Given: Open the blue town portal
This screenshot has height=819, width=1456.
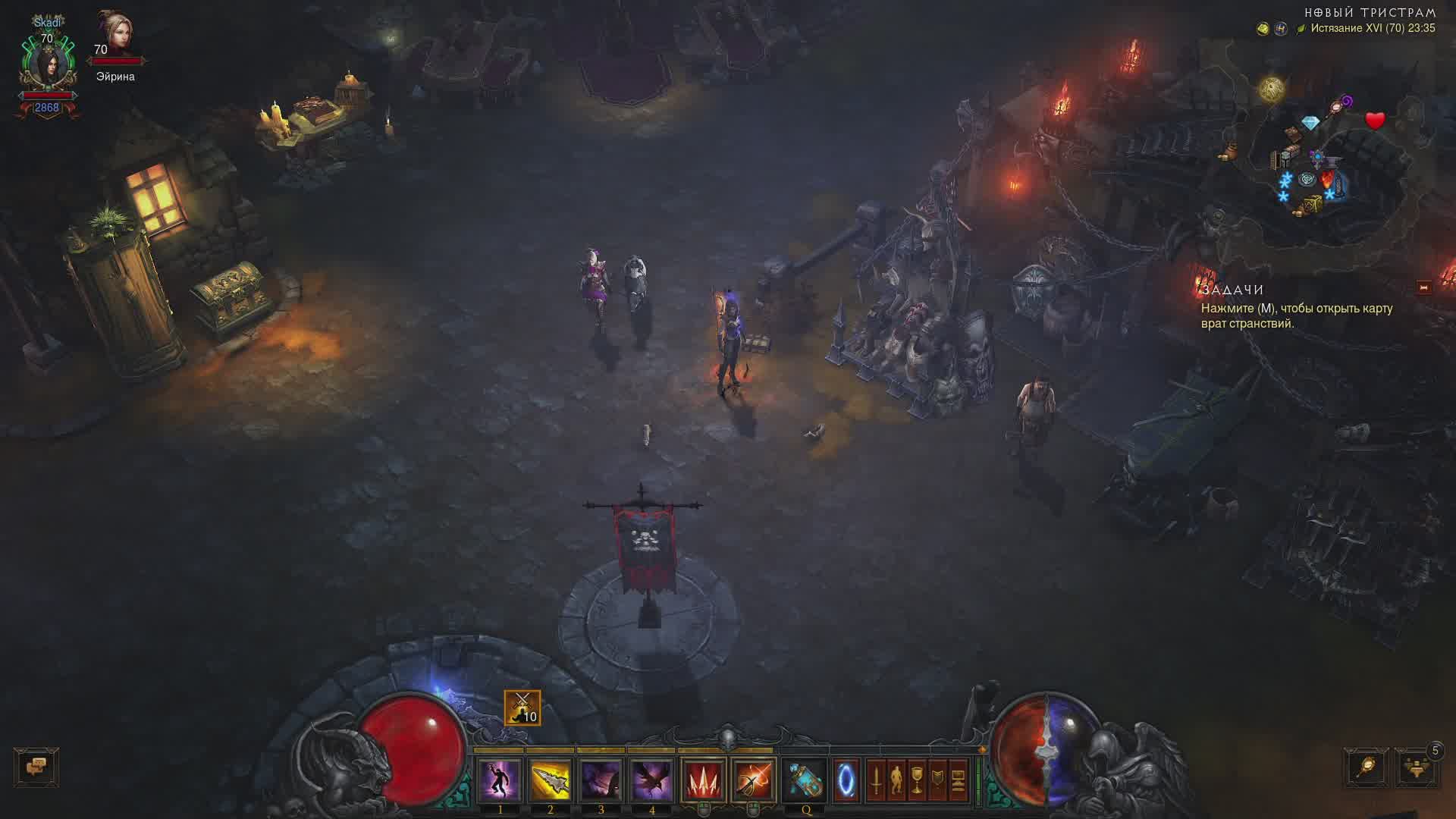Looking at the screenshot, I should point(846,780).
